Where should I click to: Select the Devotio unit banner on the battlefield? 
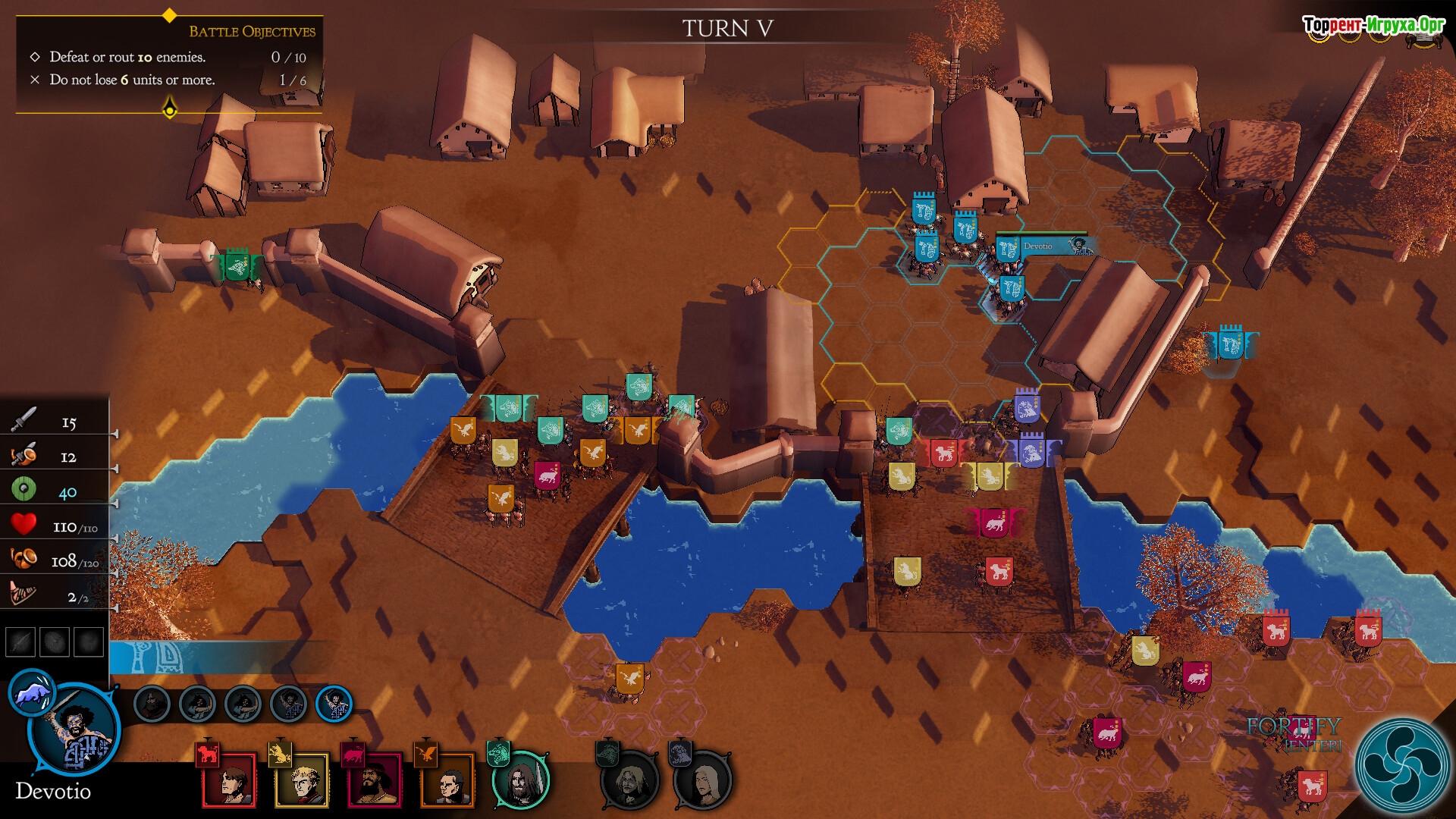[x=1009, y=247]
